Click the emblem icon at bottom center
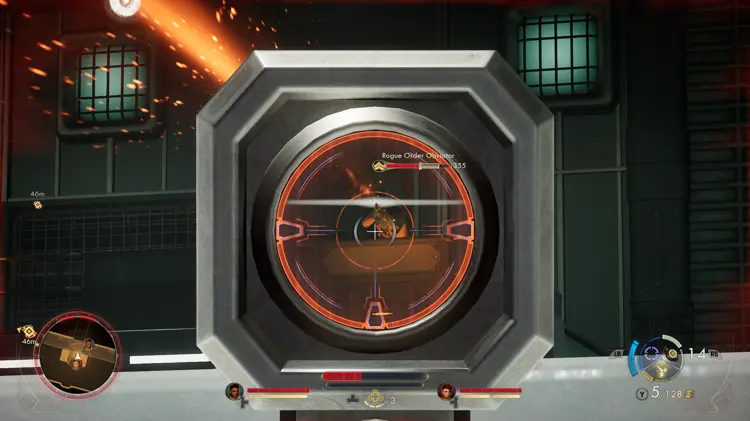This screenshot has height=421, width=750. pos(376,397)
